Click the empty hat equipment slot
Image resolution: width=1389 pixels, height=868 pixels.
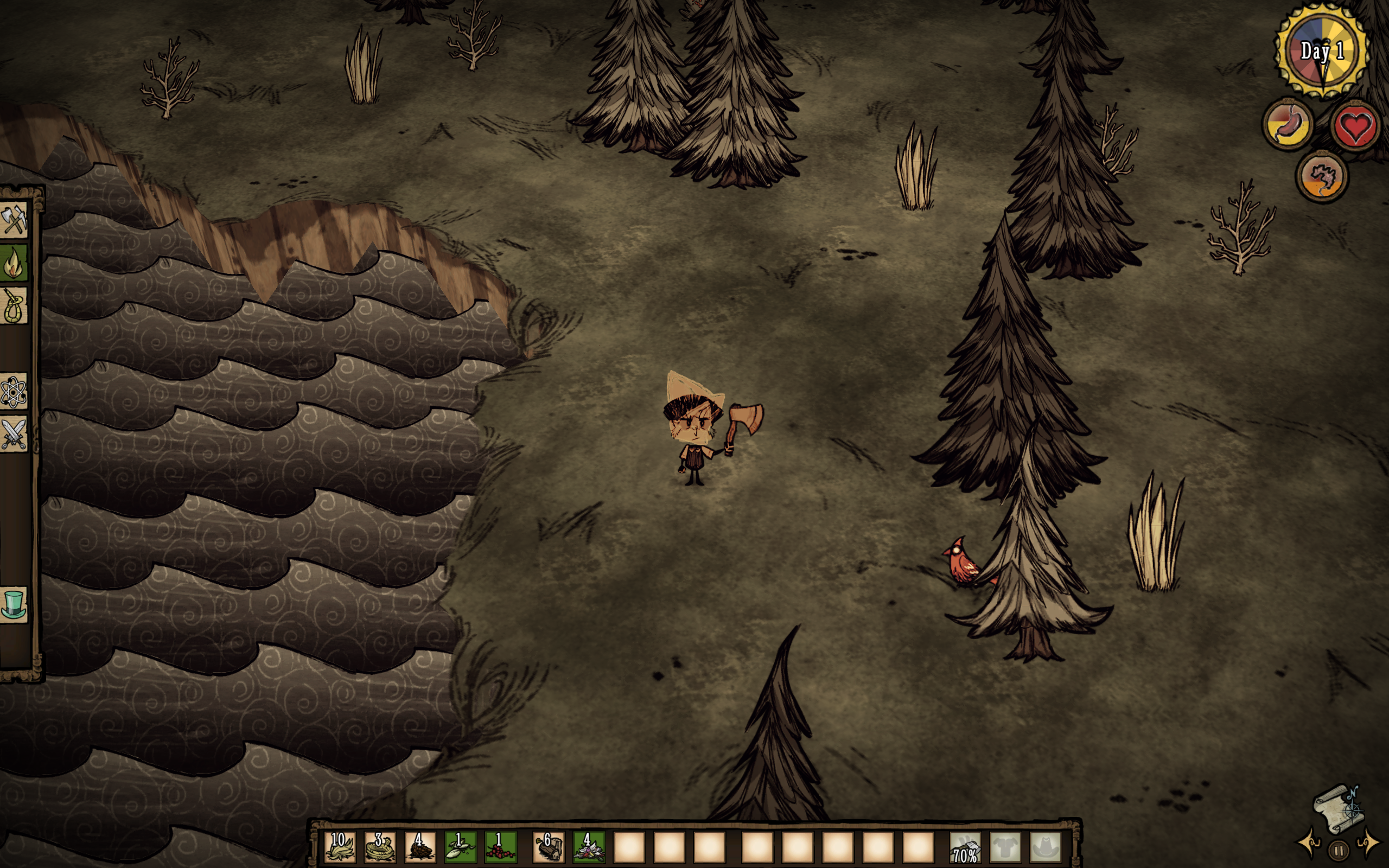(1046, 847)
